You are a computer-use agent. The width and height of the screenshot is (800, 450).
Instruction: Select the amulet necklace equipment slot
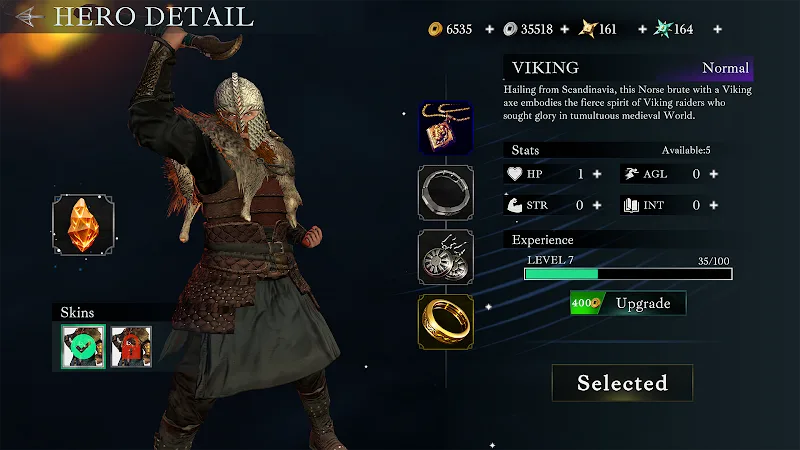click(x=446, y=128)
